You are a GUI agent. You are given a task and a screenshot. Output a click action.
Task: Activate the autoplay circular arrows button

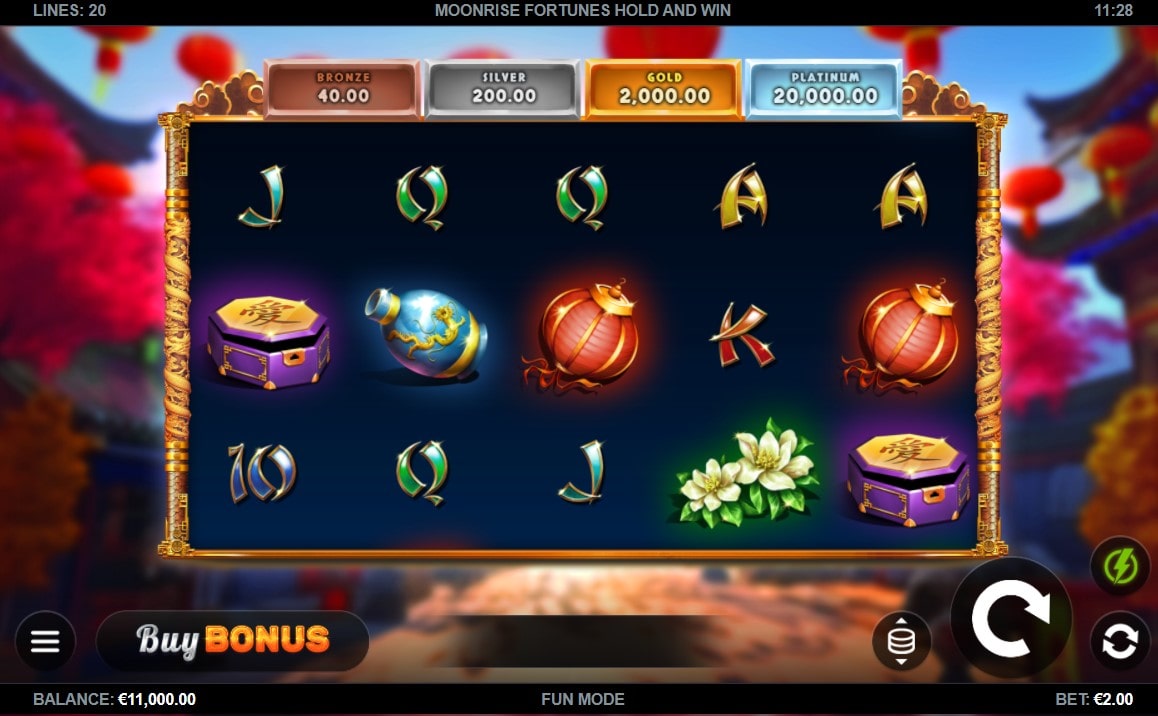(x=1120, y=641)
